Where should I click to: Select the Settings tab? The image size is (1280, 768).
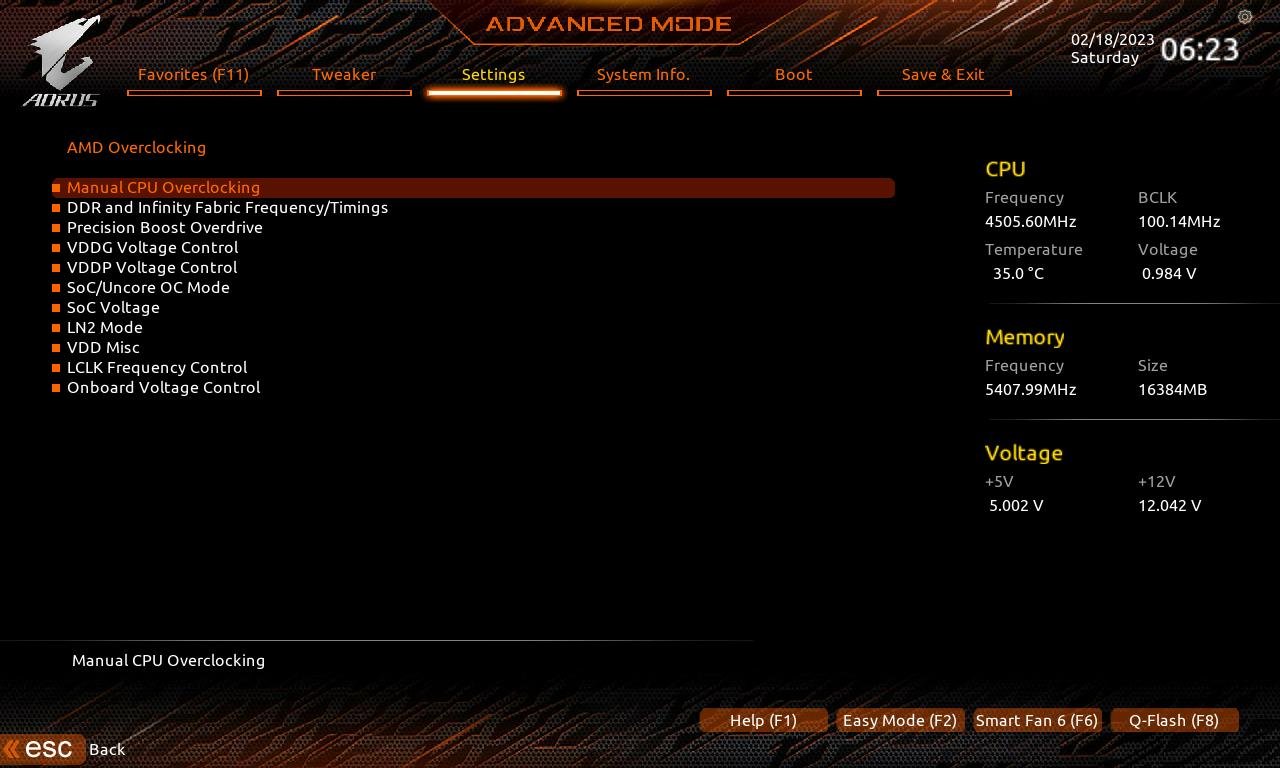pos(493,74)
